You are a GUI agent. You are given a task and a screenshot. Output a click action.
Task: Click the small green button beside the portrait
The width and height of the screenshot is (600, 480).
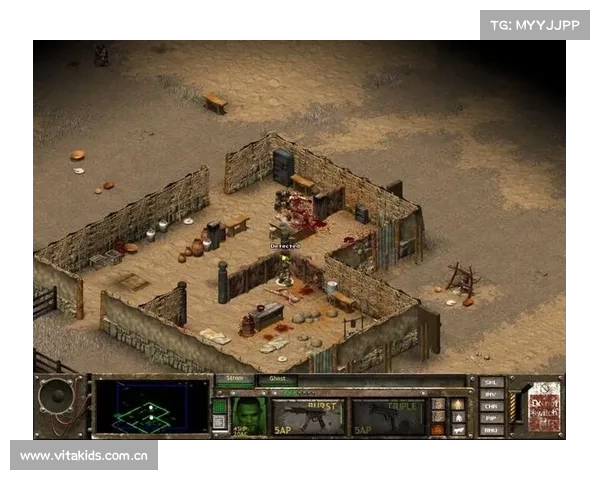[x=220, y=405]
